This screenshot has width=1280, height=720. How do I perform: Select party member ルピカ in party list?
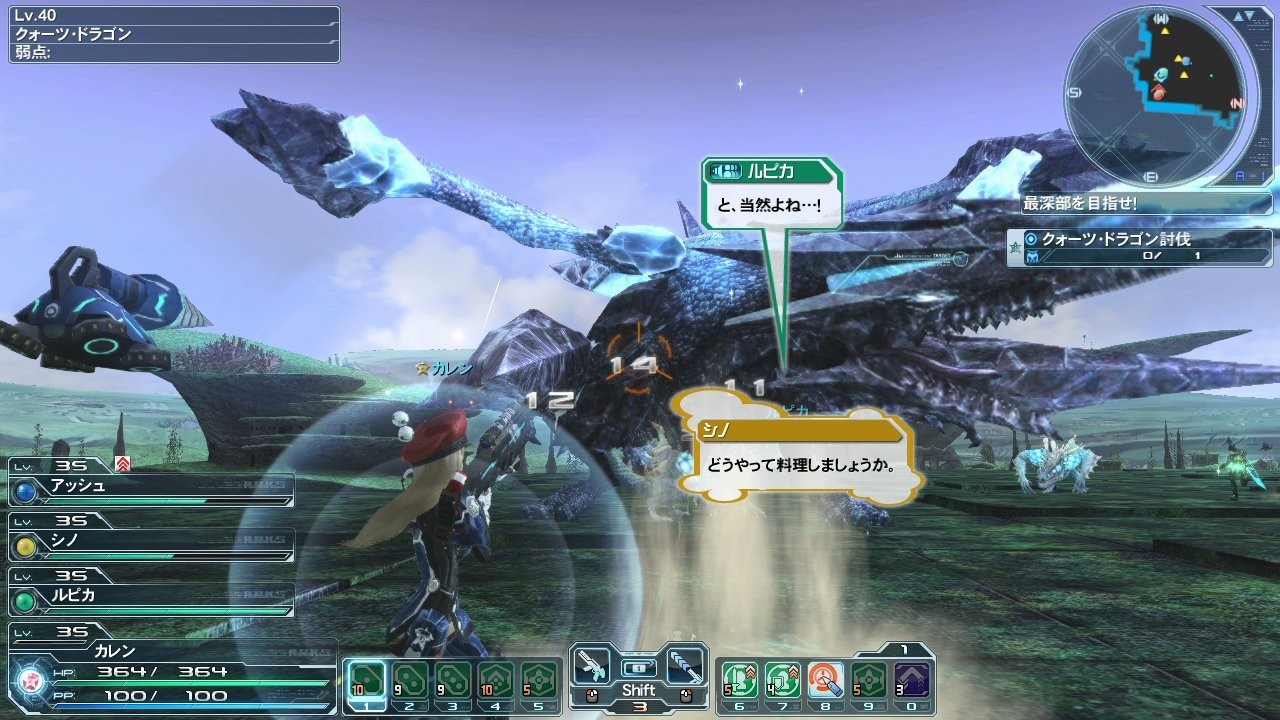pyautogui.click(x=152, y=598)
